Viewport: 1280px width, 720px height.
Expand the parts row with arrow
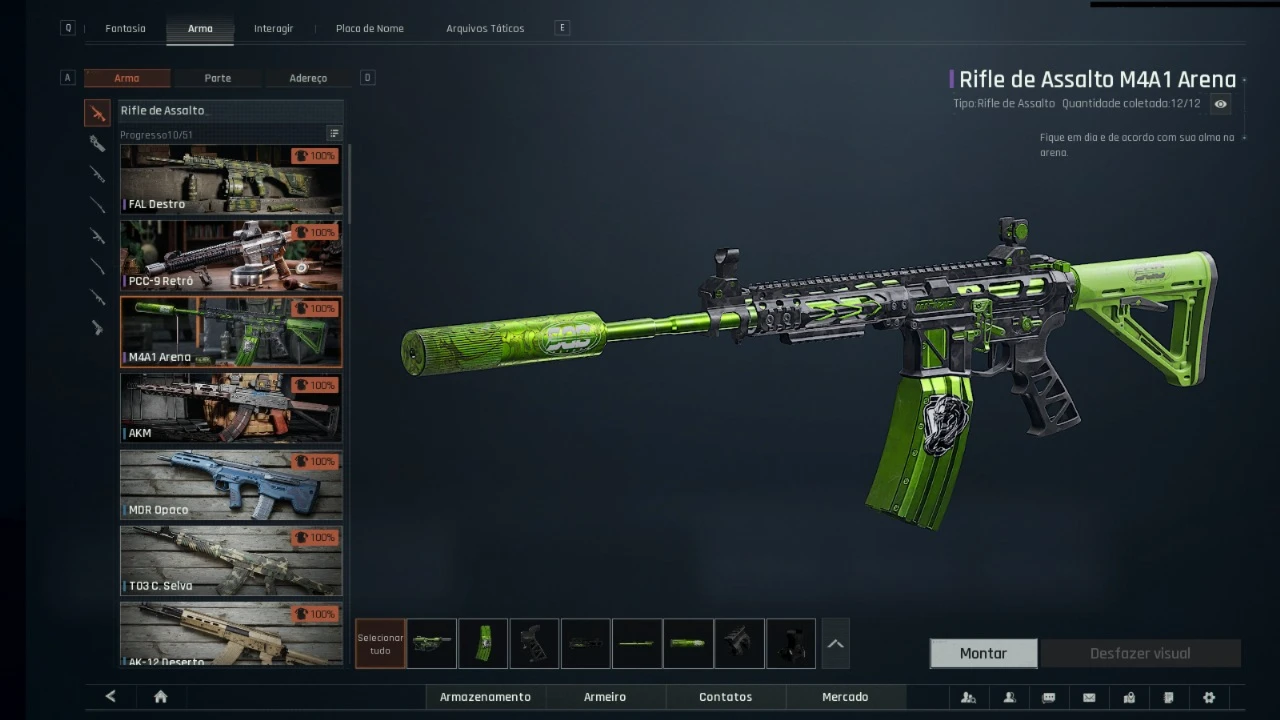[x=835, y=644]
